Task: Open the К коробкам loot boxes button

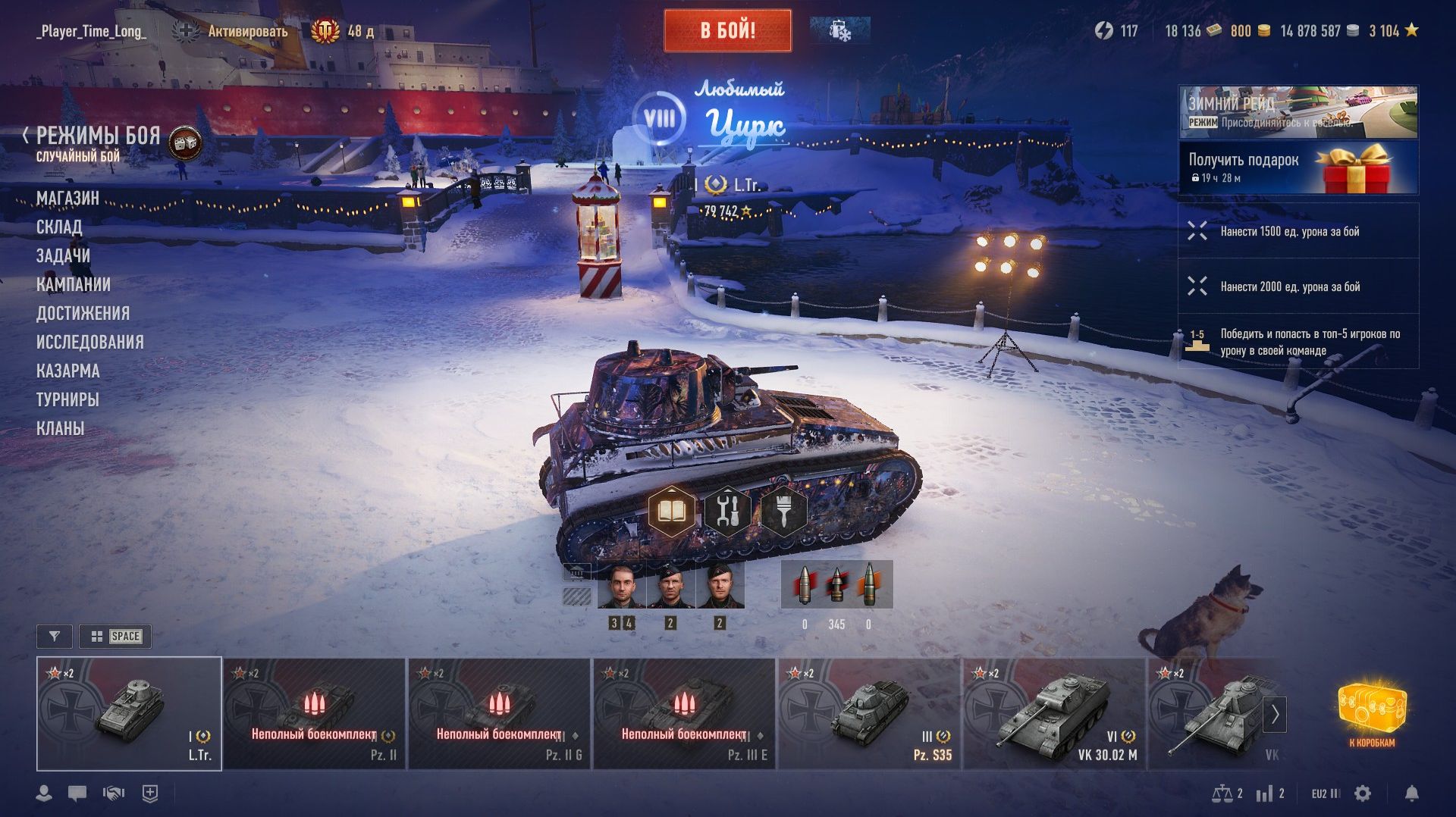Action: (1372, 712)
